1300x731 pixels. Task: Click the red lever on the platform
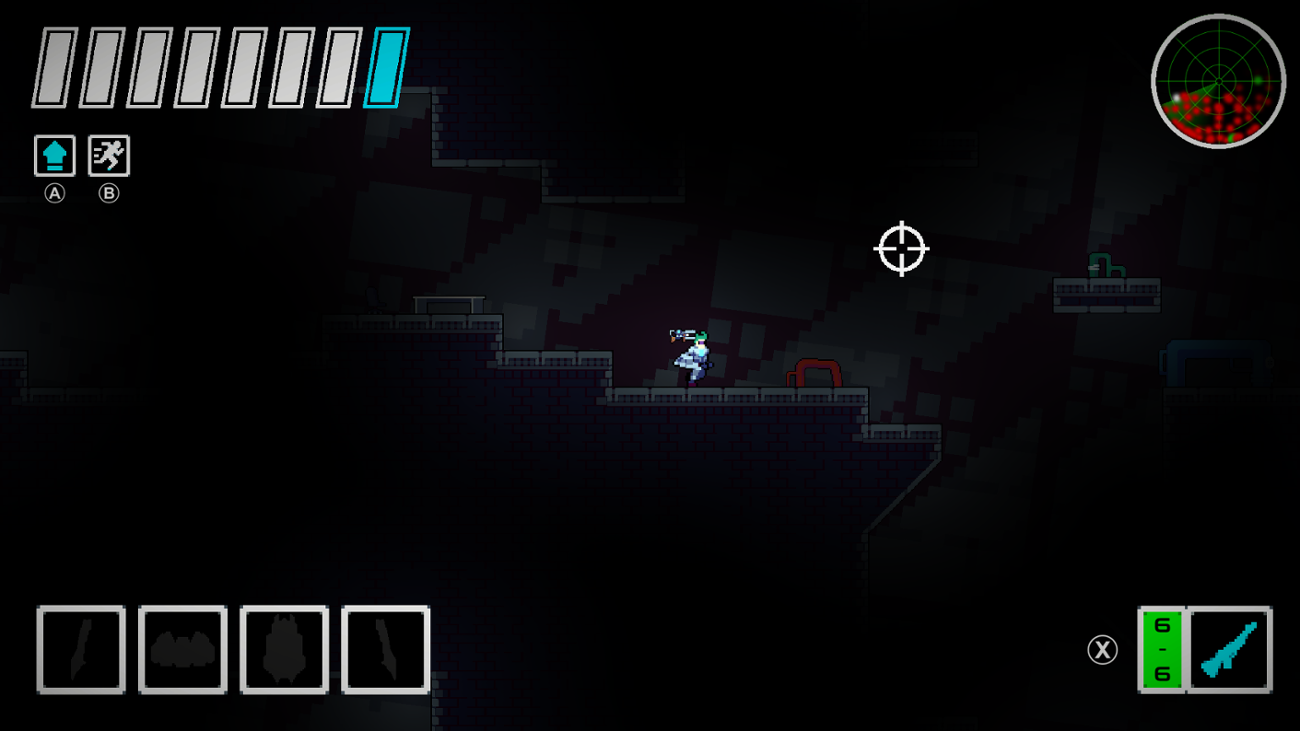812,373
